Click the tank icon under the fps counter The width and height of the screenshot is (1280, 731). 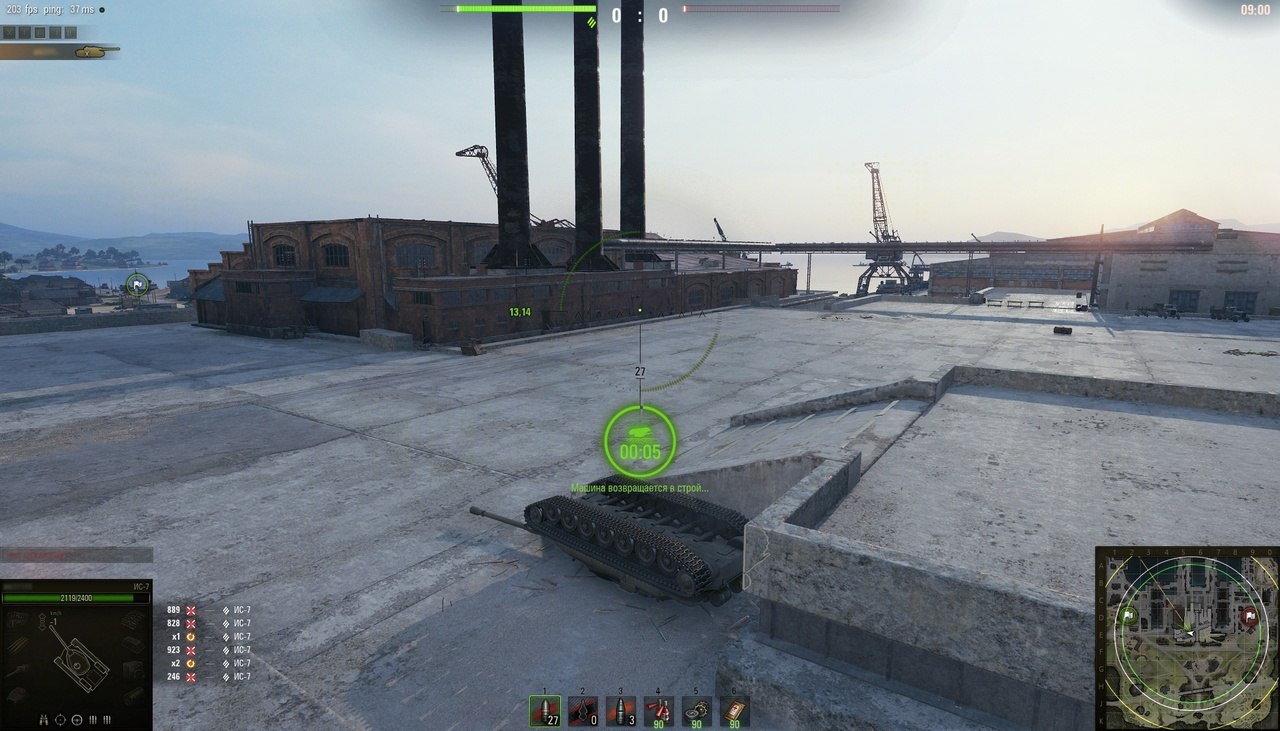[92, 50]
